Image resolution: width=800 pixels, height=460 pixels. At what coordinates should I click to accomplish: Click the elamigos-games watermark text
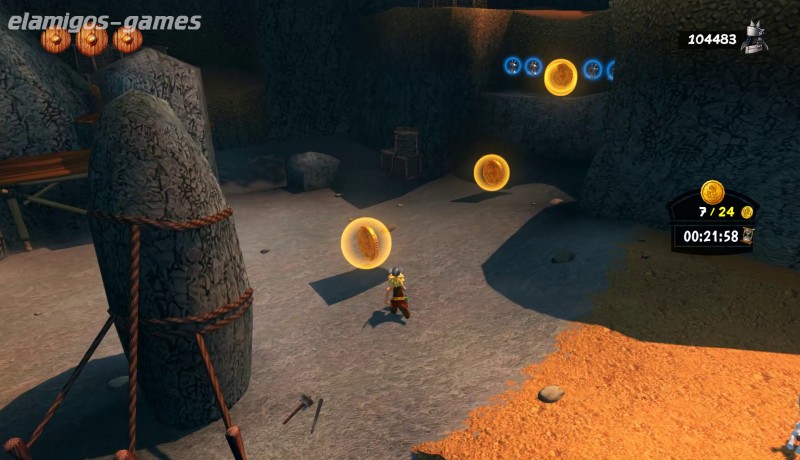pyautogui.click(x=102, y=21)
